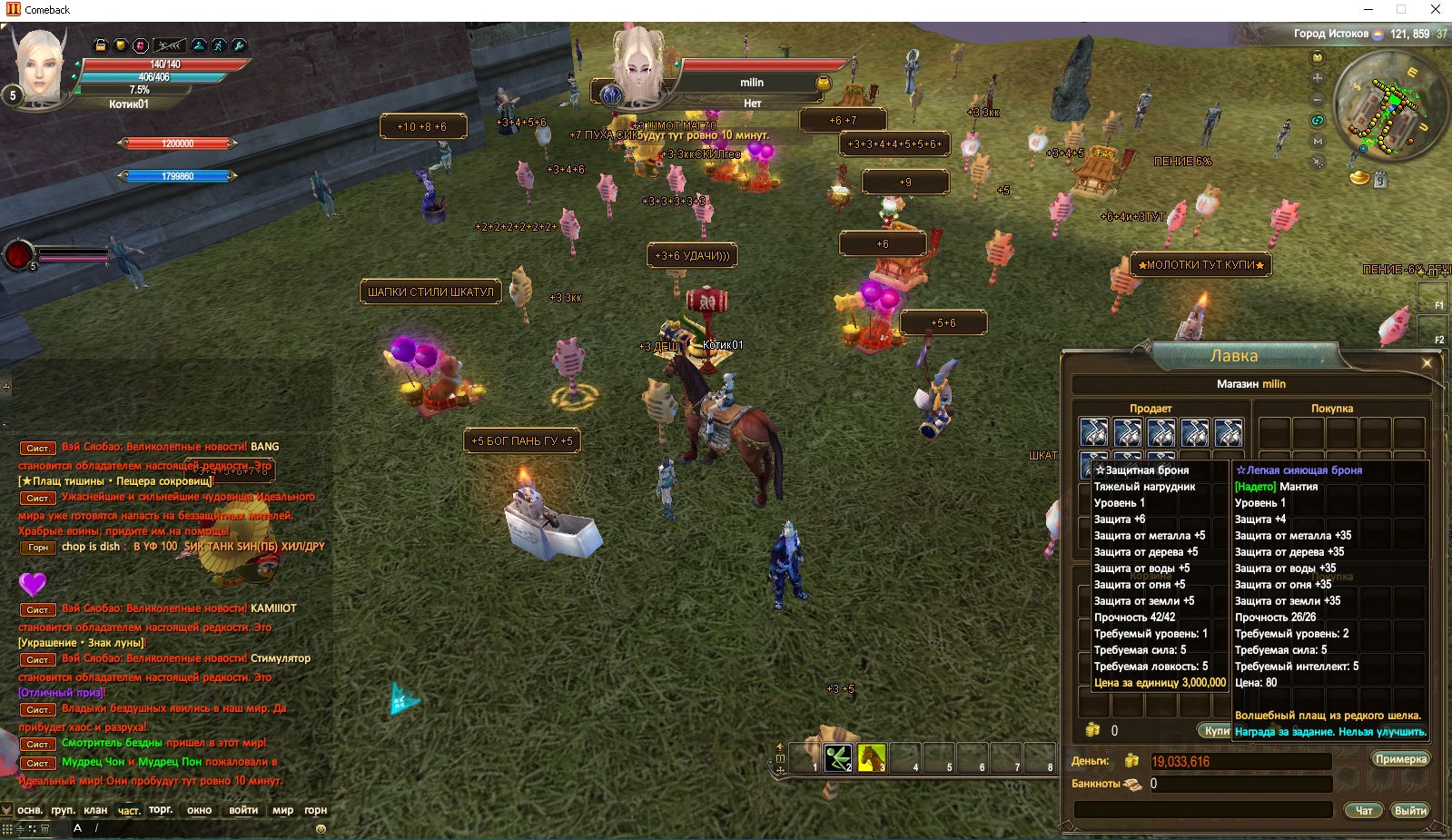
Task: Open the клан chat tab
Action: 95,810
